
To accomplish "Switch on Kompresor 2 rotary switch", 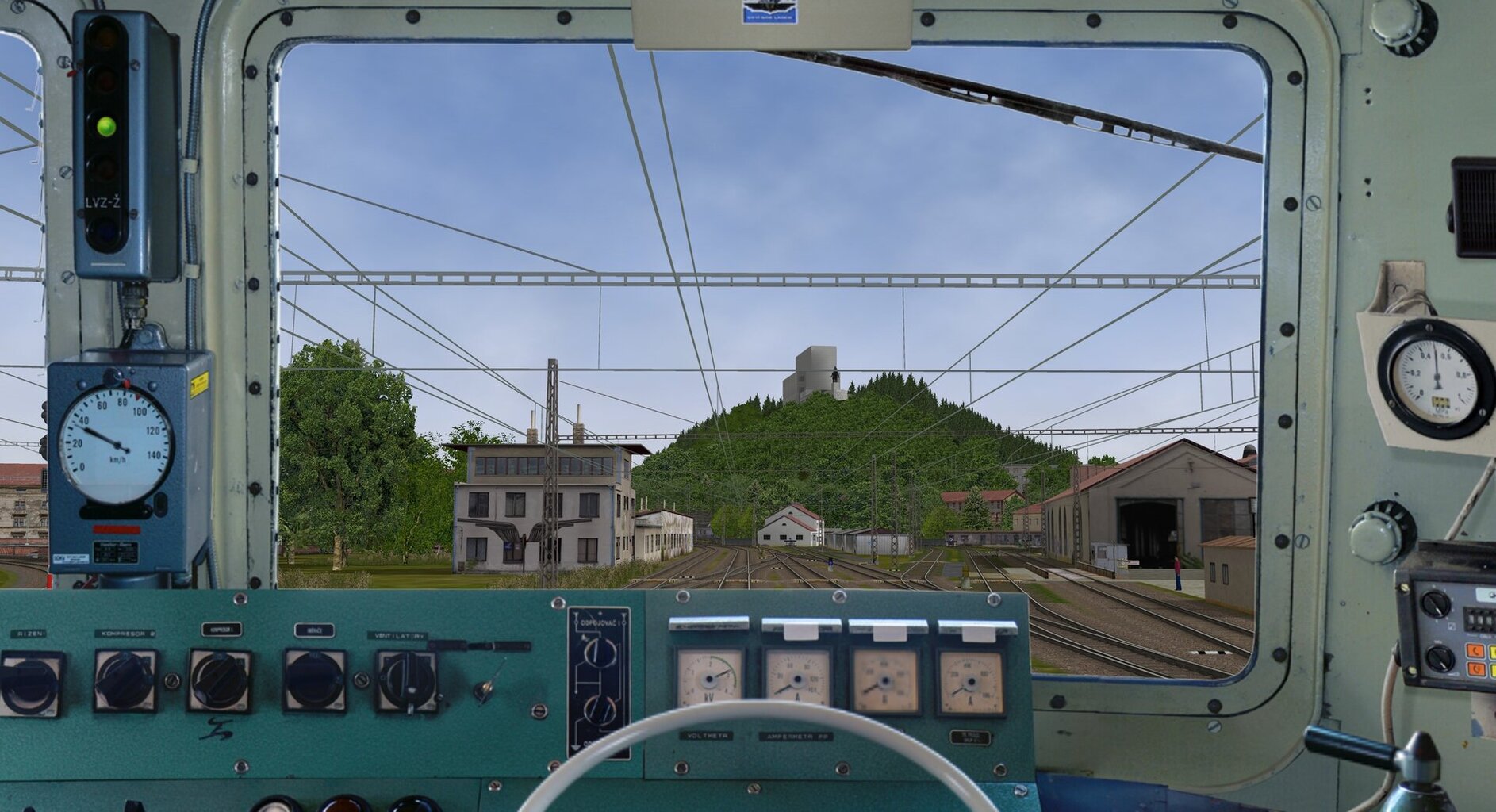I will (125, 680).
